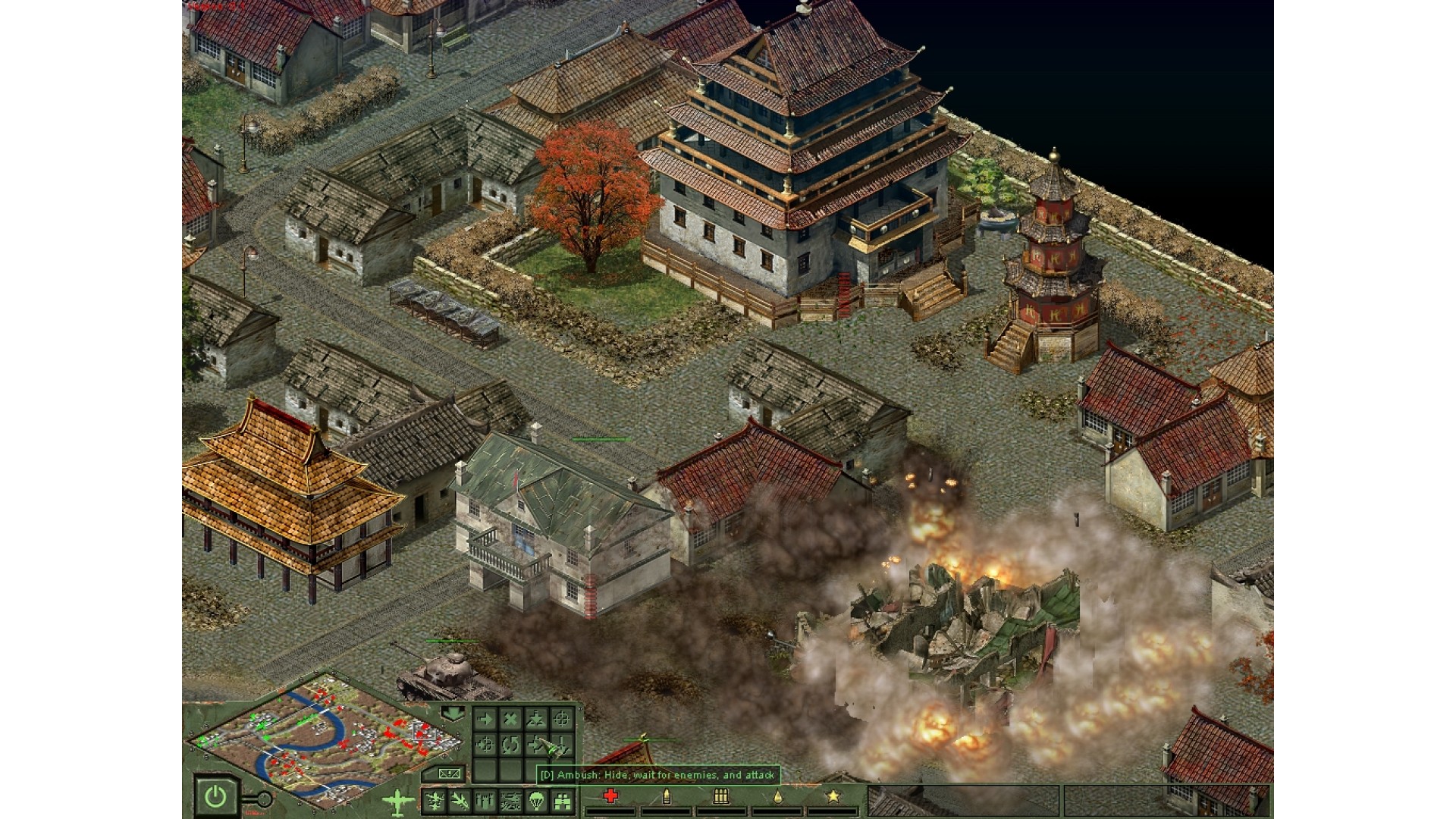This screenshot has width=1456, height=819.
Task: Open the menu with the power button
Action: coord(216,796)
